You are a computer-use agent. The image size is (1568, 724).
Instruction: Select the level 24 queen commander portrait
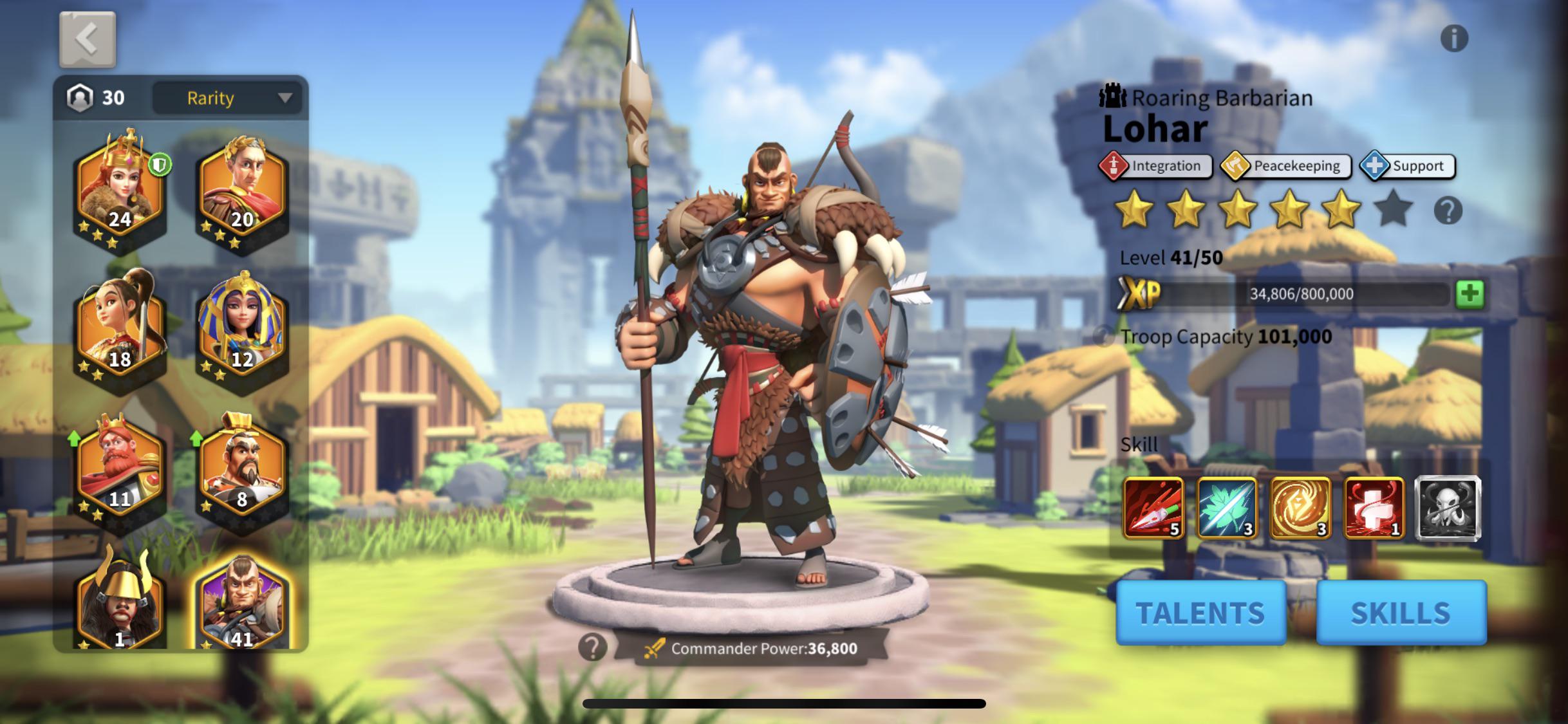click(120, 190)
